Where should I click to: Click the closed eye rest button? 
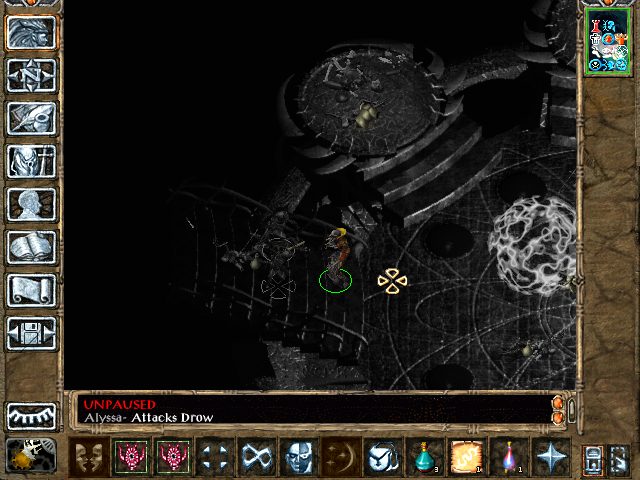(32, 415)
